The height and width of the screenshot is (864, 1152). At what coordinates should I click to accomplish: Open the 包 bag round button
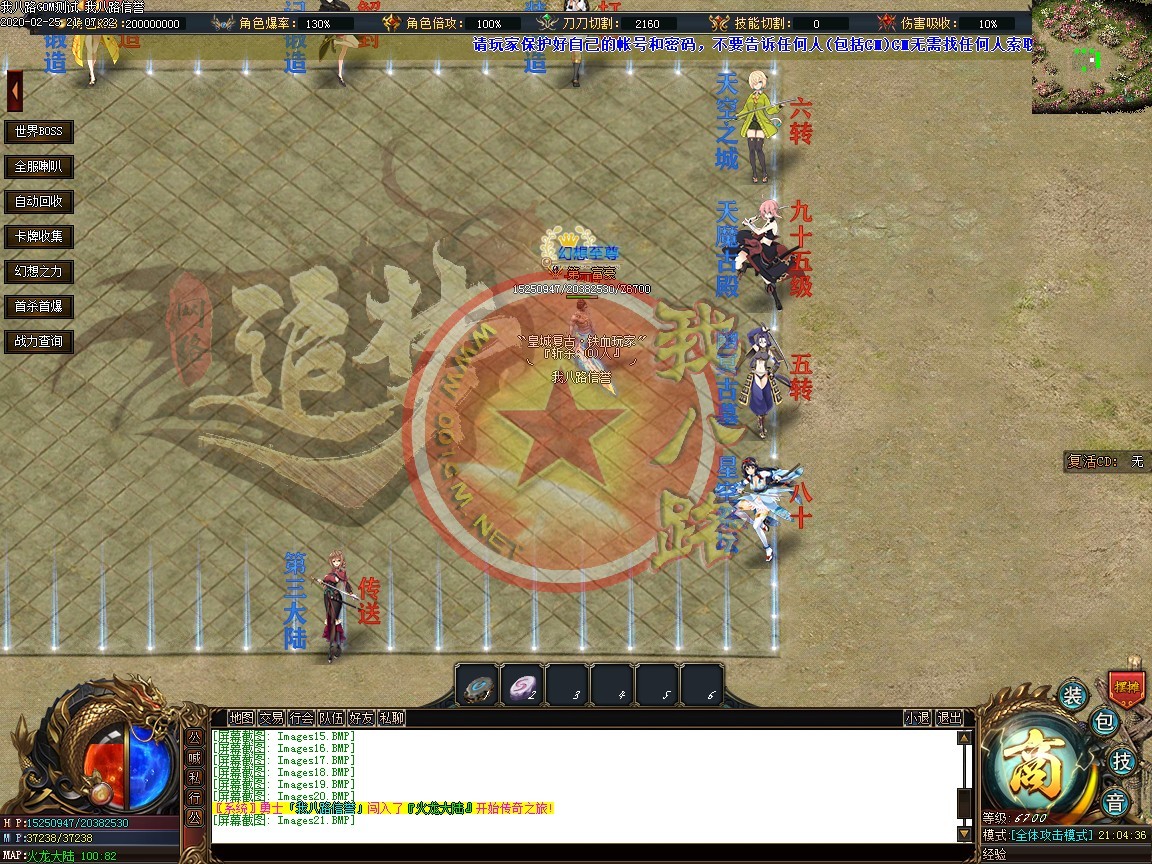tap(1103, 722)
